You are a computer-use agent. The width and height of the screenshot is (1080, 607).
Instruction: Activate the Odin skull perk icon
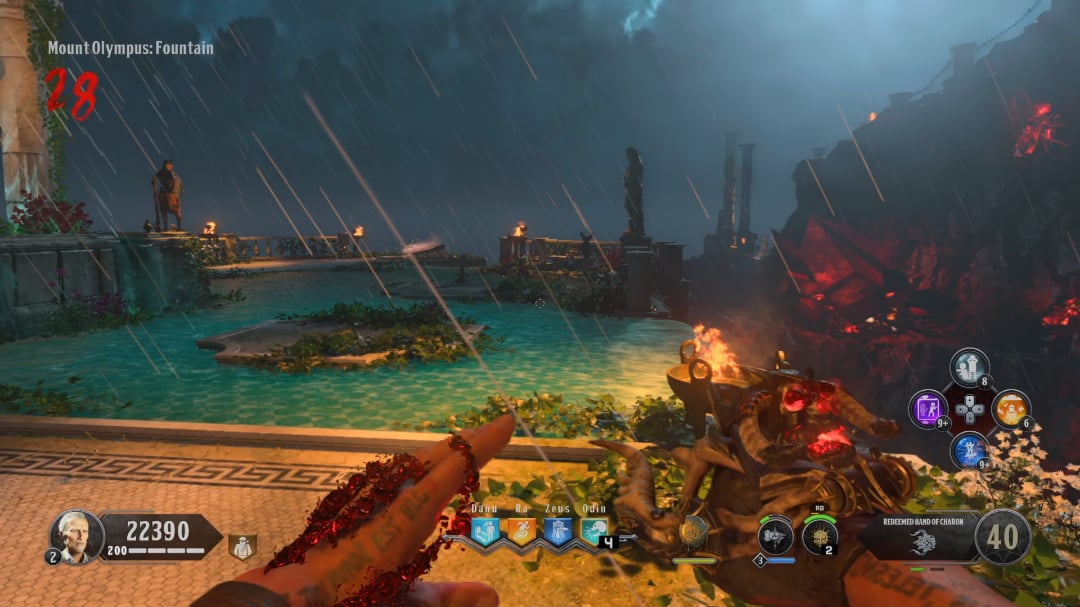594,532
